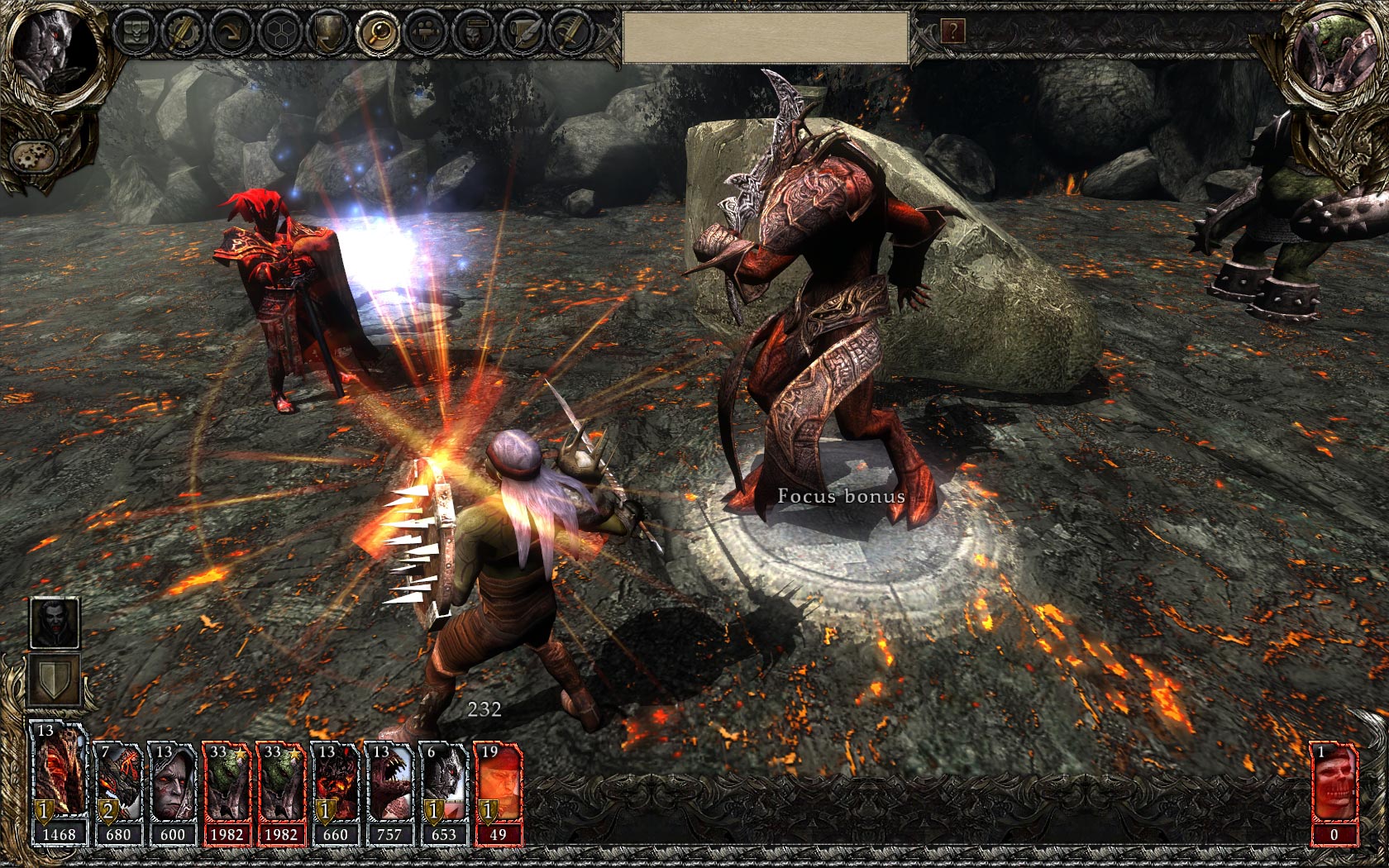Activate the square shield defend button
The width and height of the screenshot is (1389, 868).
[x=55, y=680]
